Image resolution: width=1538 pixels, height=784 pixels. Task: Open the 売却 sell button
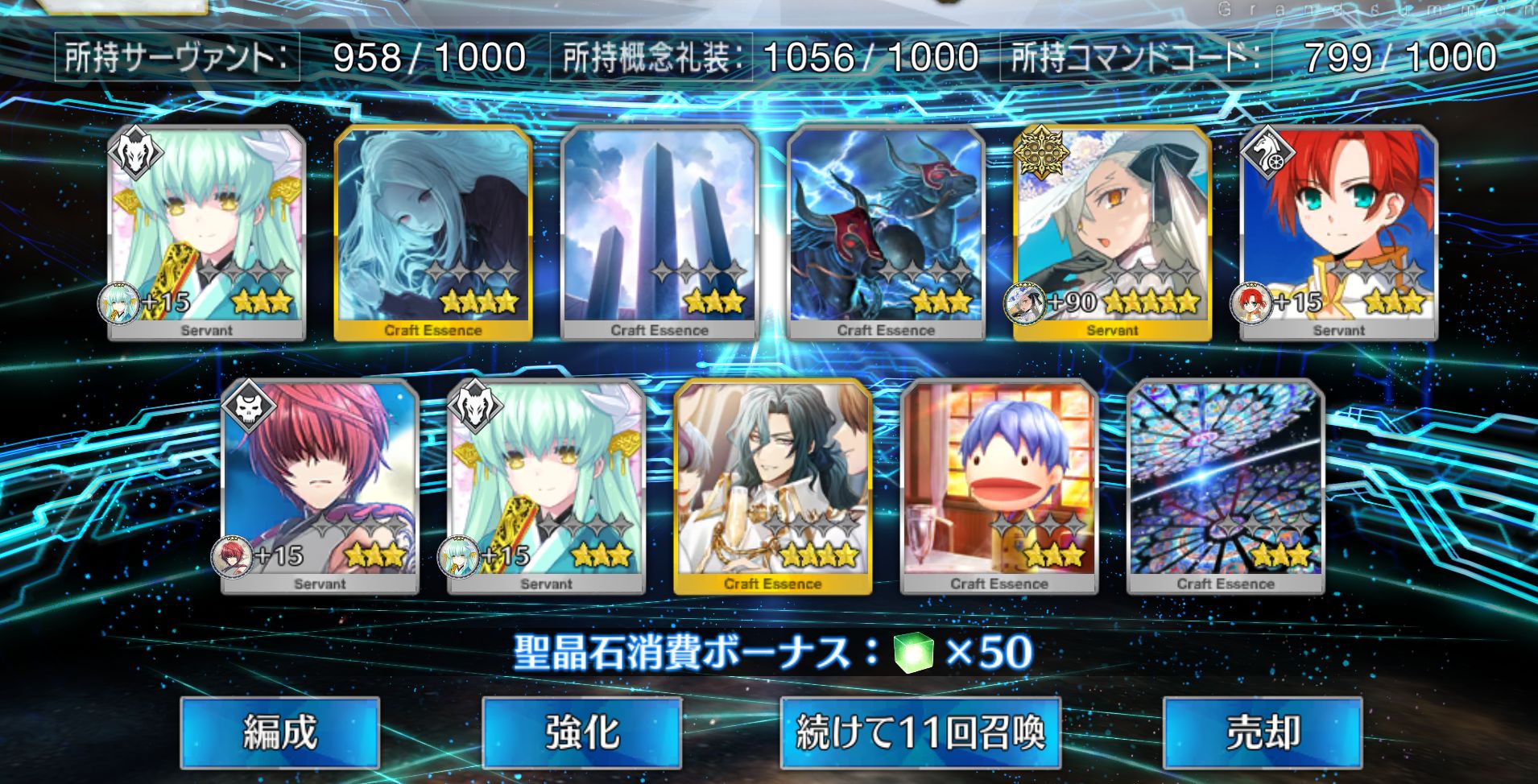[1262, 732]
